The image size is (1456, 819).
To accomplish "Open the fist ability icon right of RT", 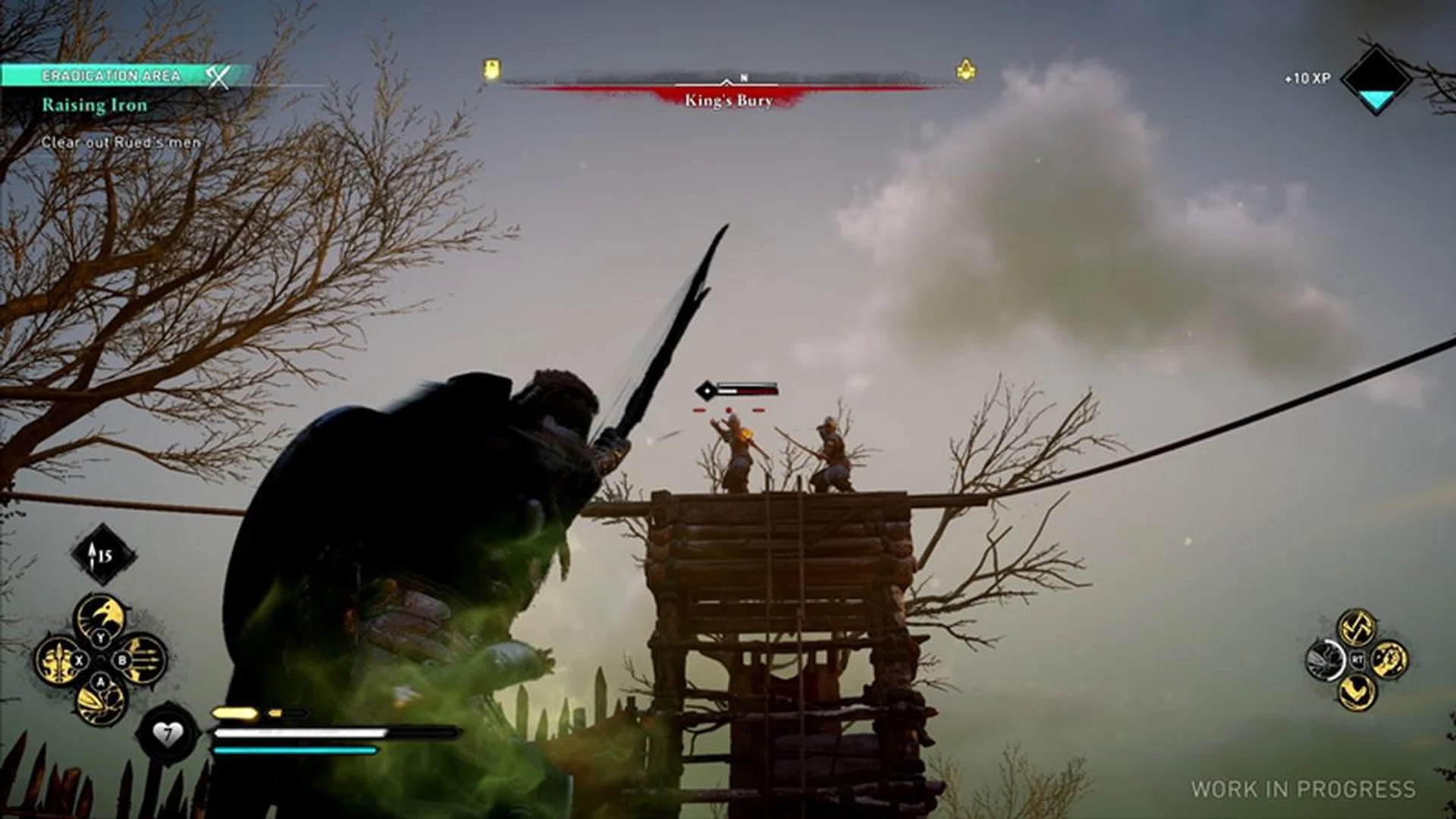I will tap(1388, 658).
